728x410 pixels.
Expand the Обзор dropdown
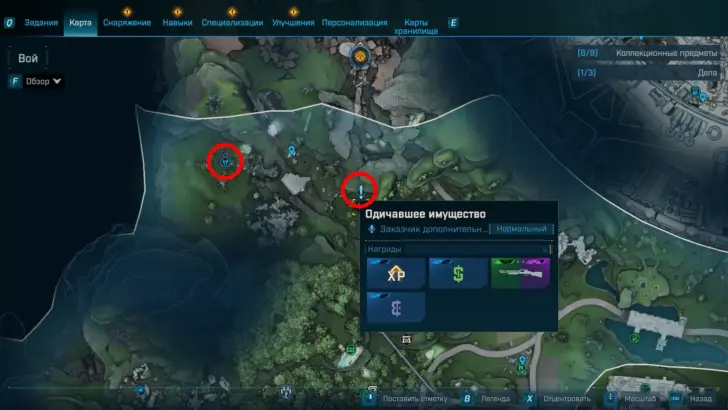(x=41, y=81)
